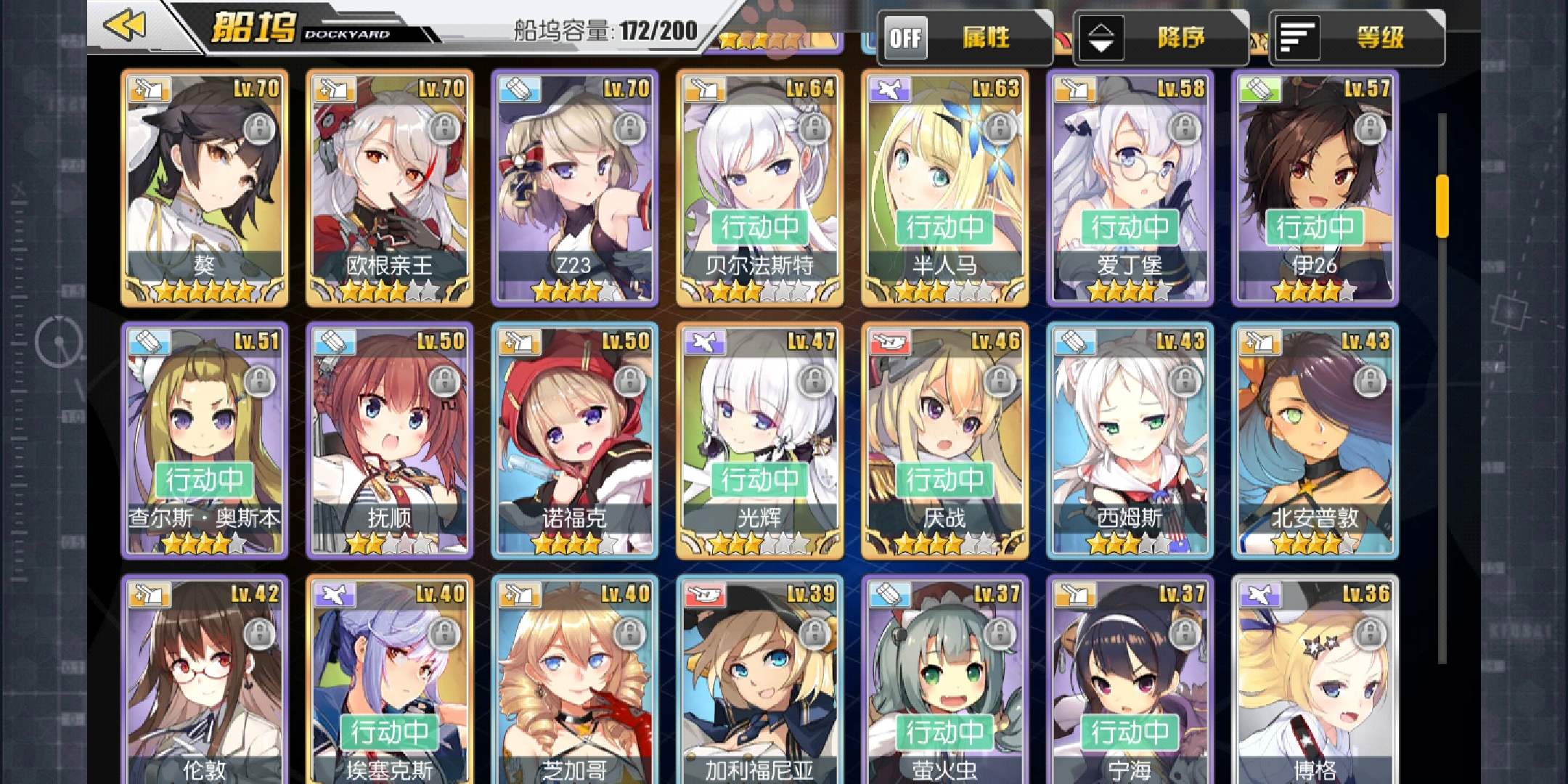
Task: Select the 抚顺 ship card
Action: 390,440
